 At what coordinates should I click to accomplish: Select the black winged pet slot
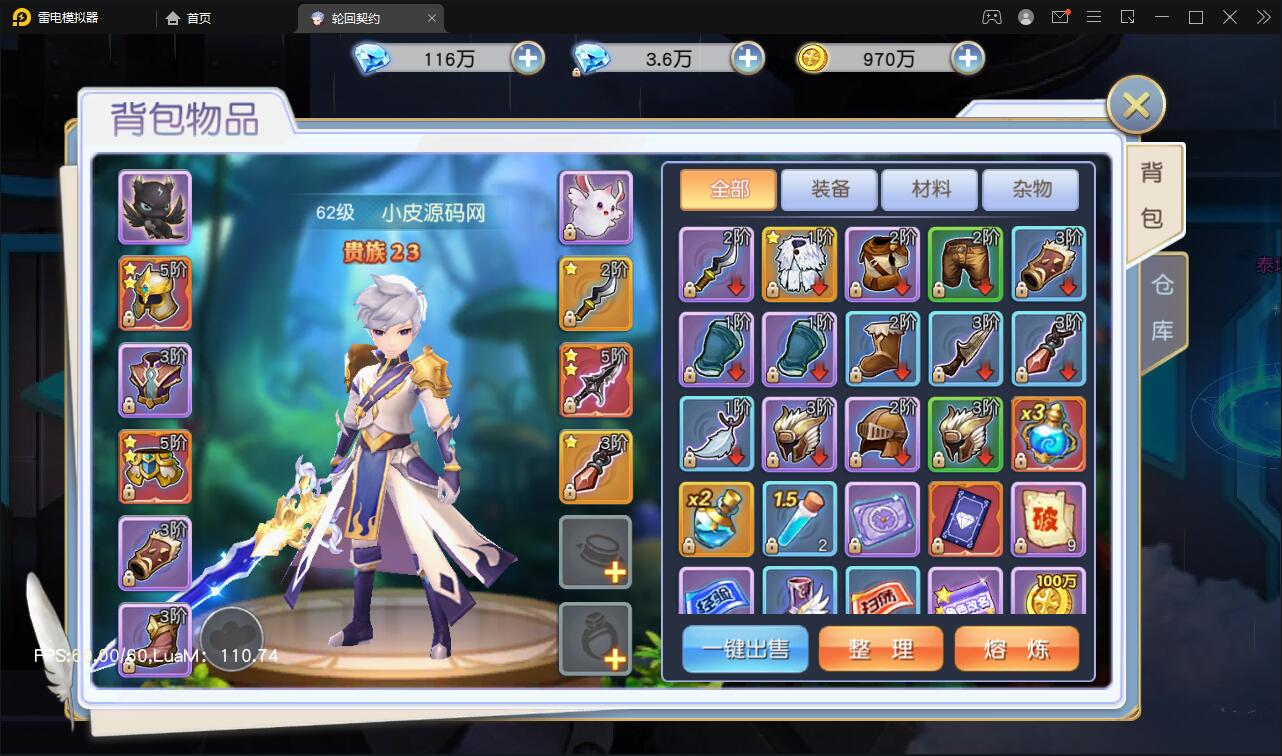point(155,207)
